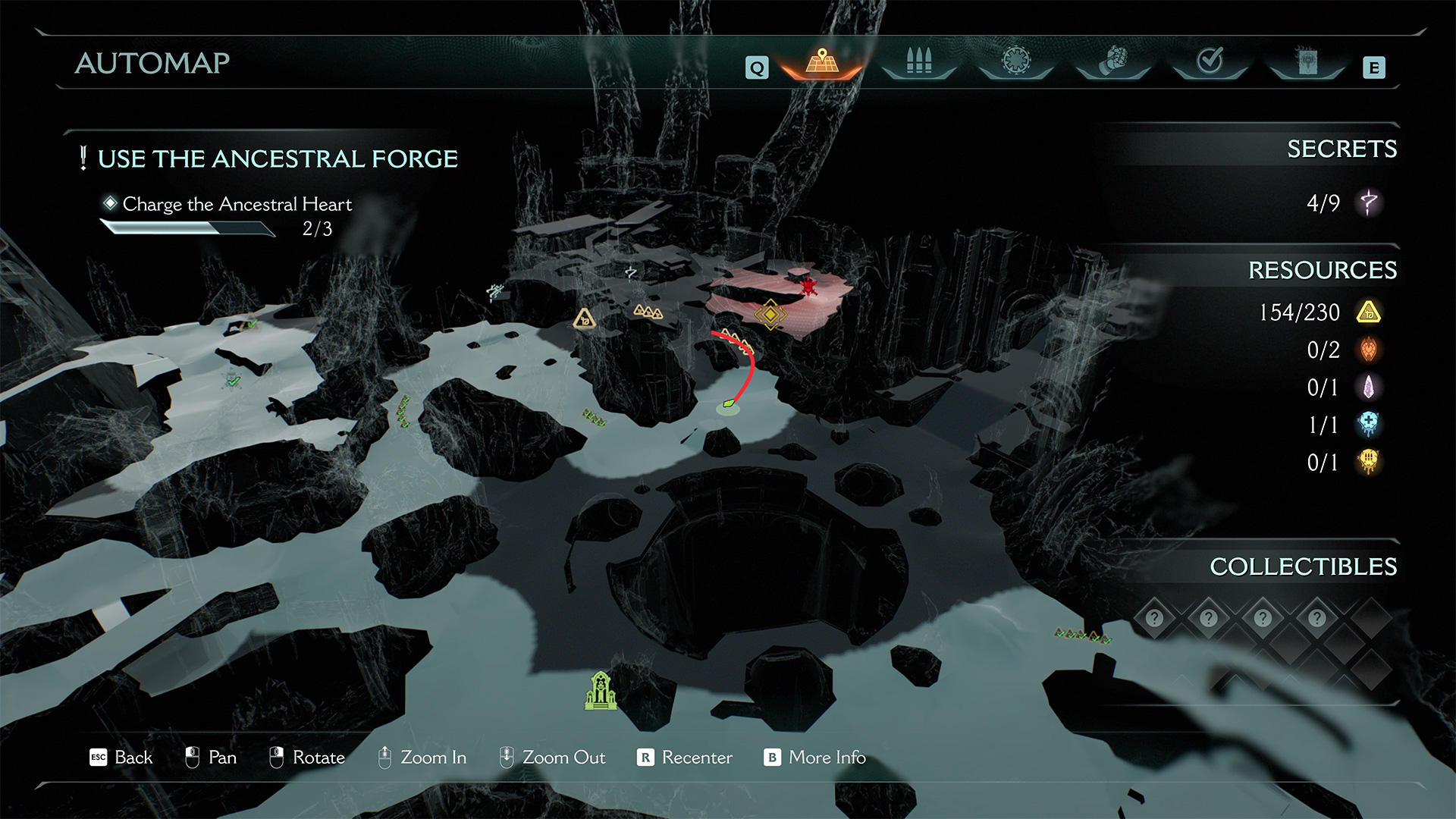This screenshot has width=1456, height=819.
Task: Select the gold diamond objective marker
Action: [x=770, y=313]
